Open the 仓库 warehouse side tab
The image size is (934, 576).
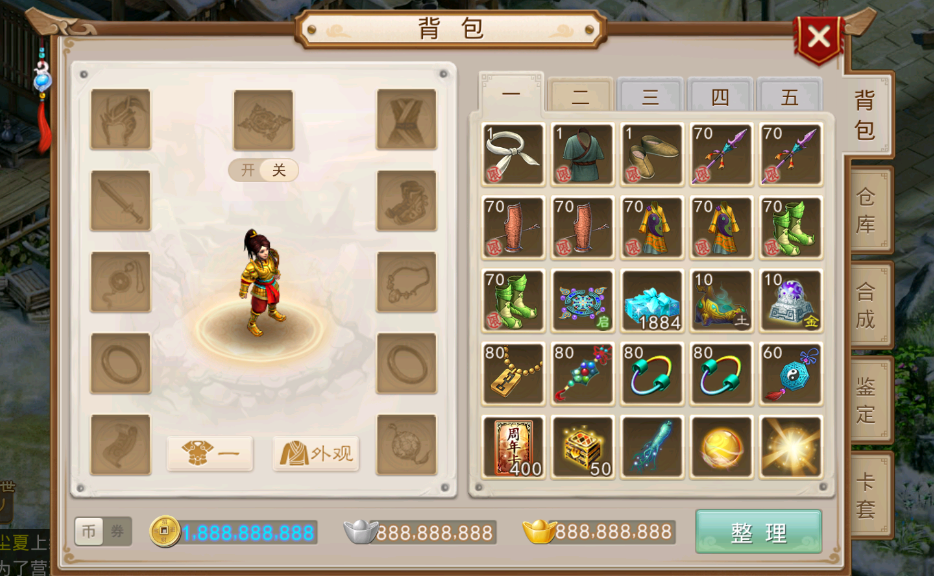[x=866, y=210]
